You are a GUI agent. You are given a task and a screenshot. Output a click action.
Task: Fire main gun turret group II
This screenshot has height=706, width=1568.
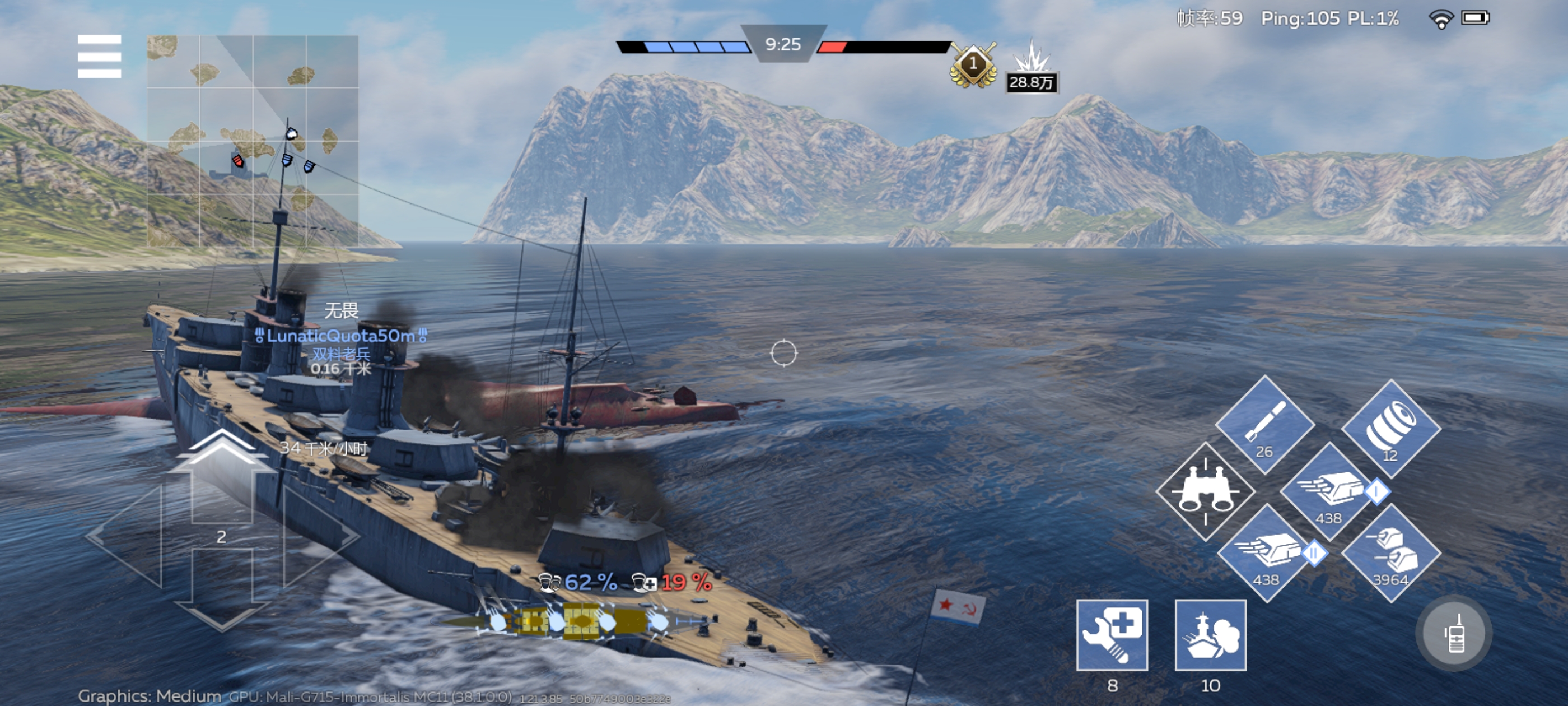coord(1267,552)
